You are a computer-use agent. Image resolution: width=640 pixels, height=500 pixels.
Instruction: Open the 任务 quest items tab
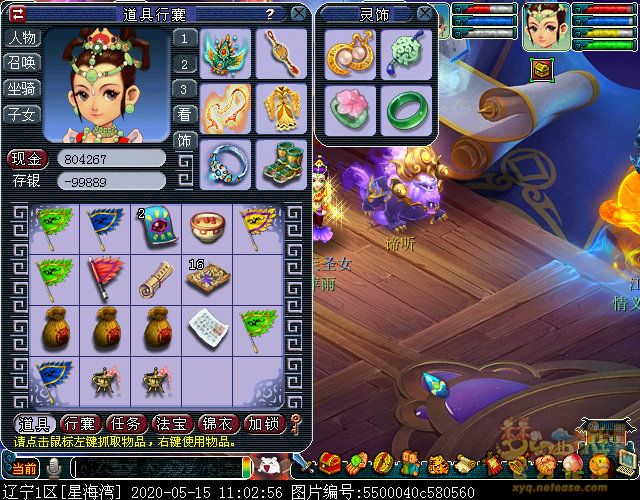(127, 423)
